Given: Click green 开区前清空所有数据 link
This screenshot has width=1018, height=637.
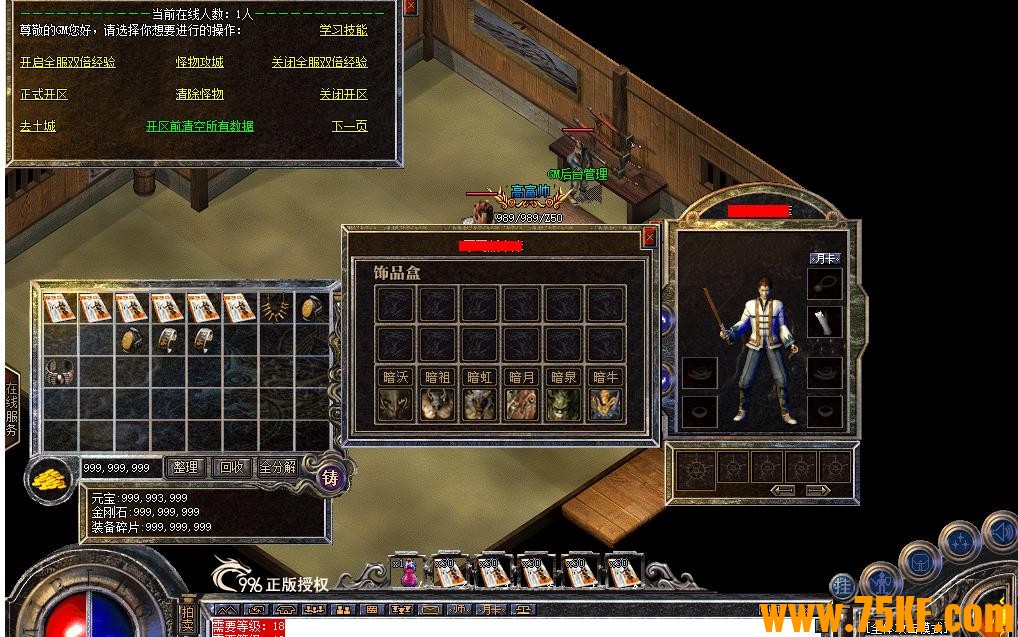Looking at the screenshot, I should pyautogui.click(x=199, y=126).
